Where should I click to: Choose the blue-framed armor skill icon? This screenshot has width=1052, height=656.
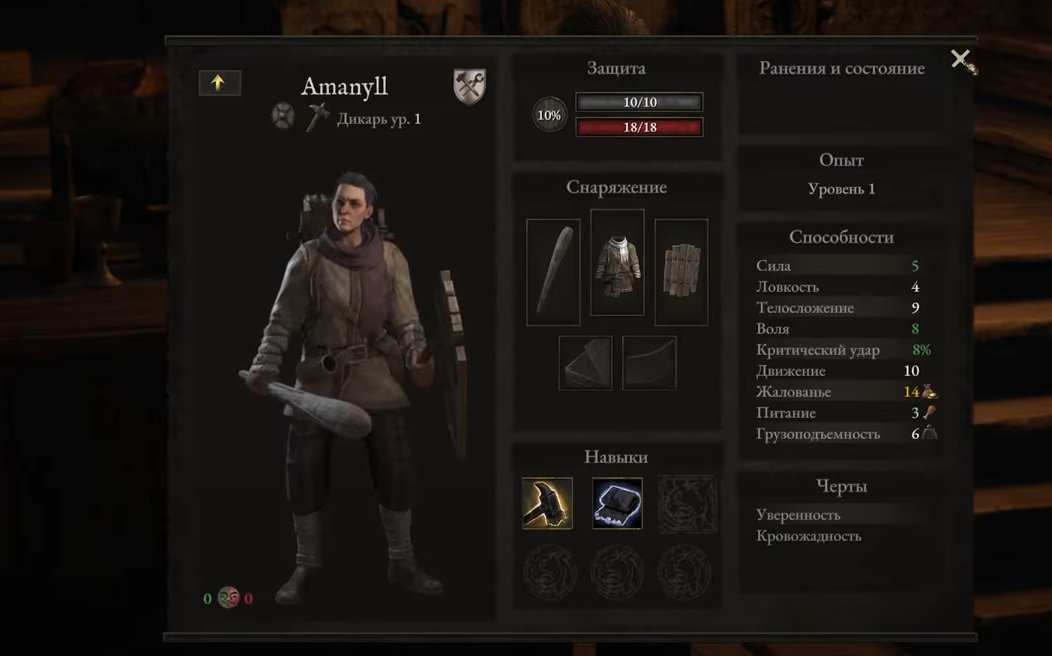(617, 503)
